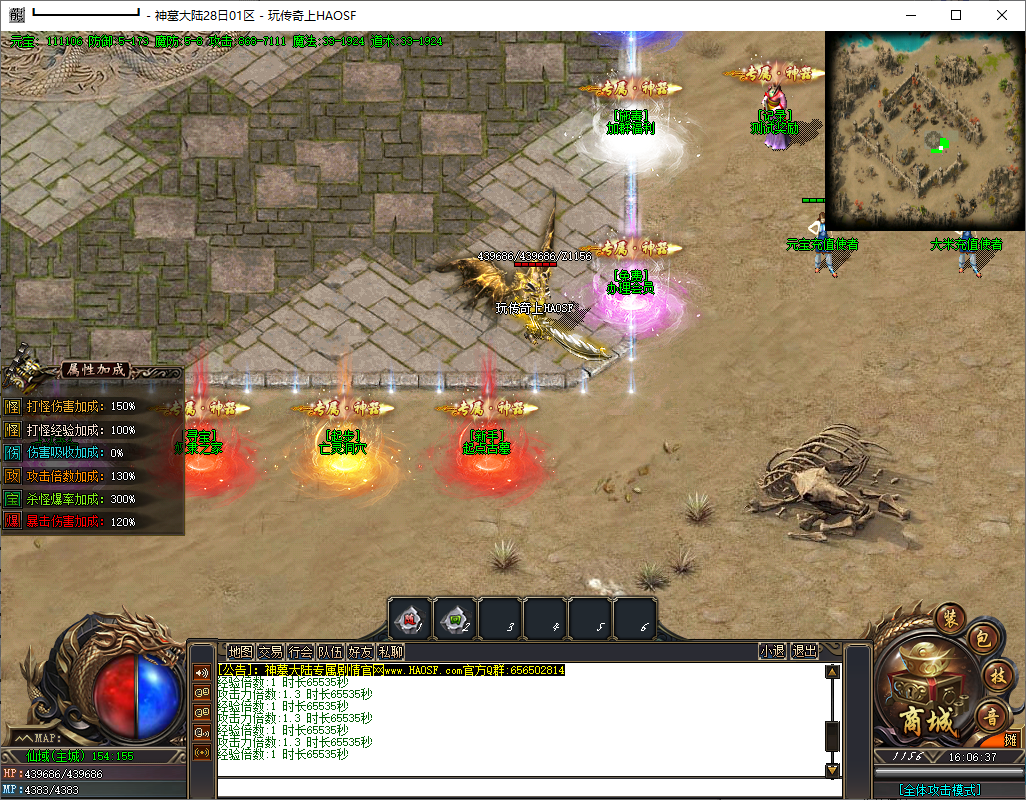Open the 技 skills panel
The height and width of the screenshot is (800, 1026).
996,676
